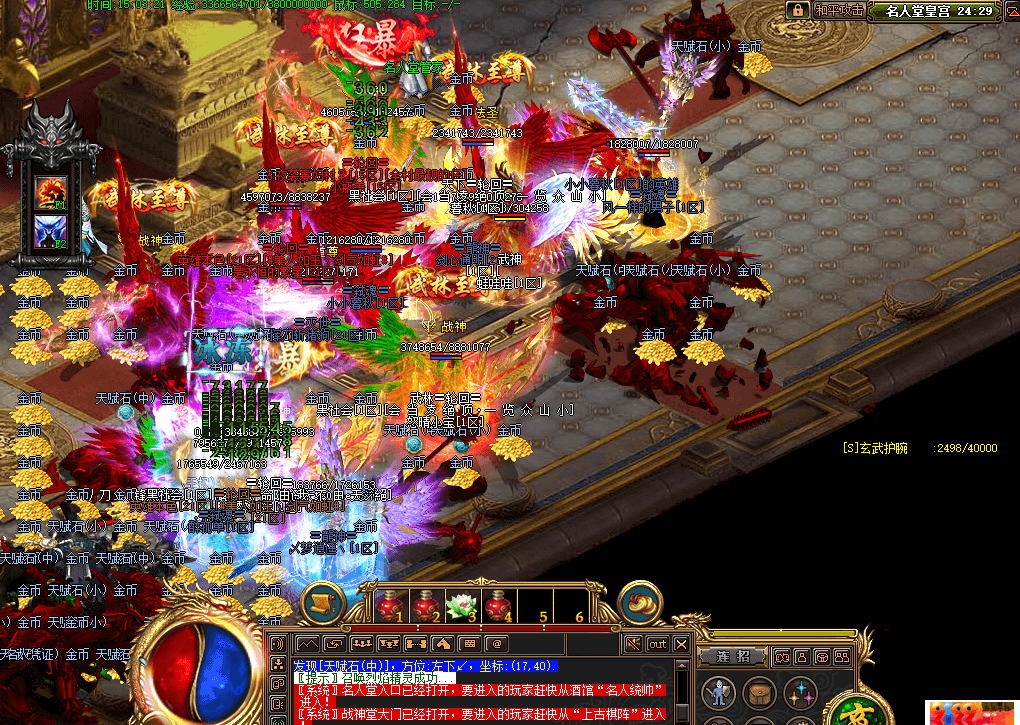Use the red potion in hotbar slot 2
The image size is (1020, 725).
click(x=426, y=606)
